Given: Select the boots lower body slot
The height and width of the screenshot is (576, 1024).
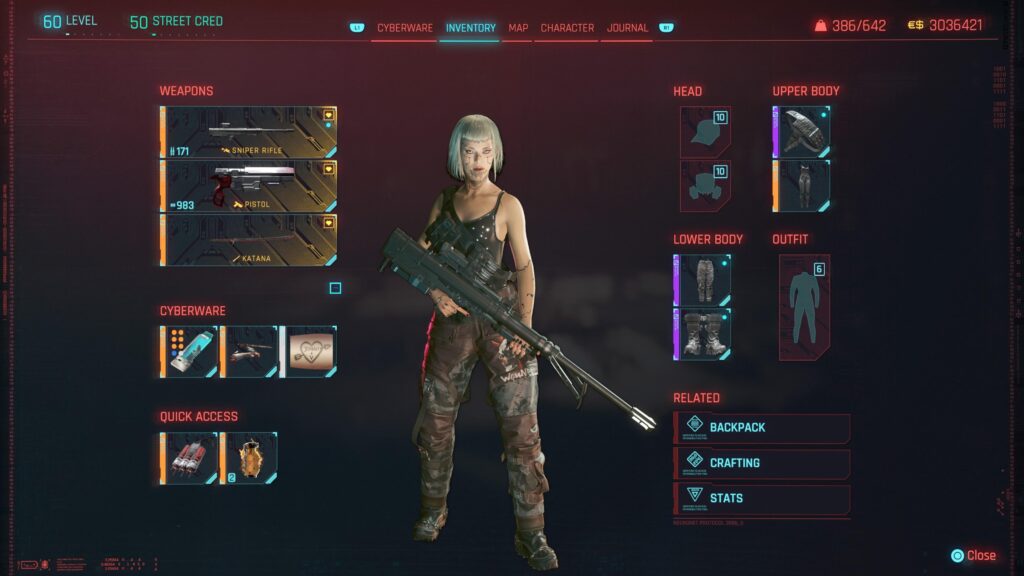Looking at the screenshot, I should tap(702, 334).
